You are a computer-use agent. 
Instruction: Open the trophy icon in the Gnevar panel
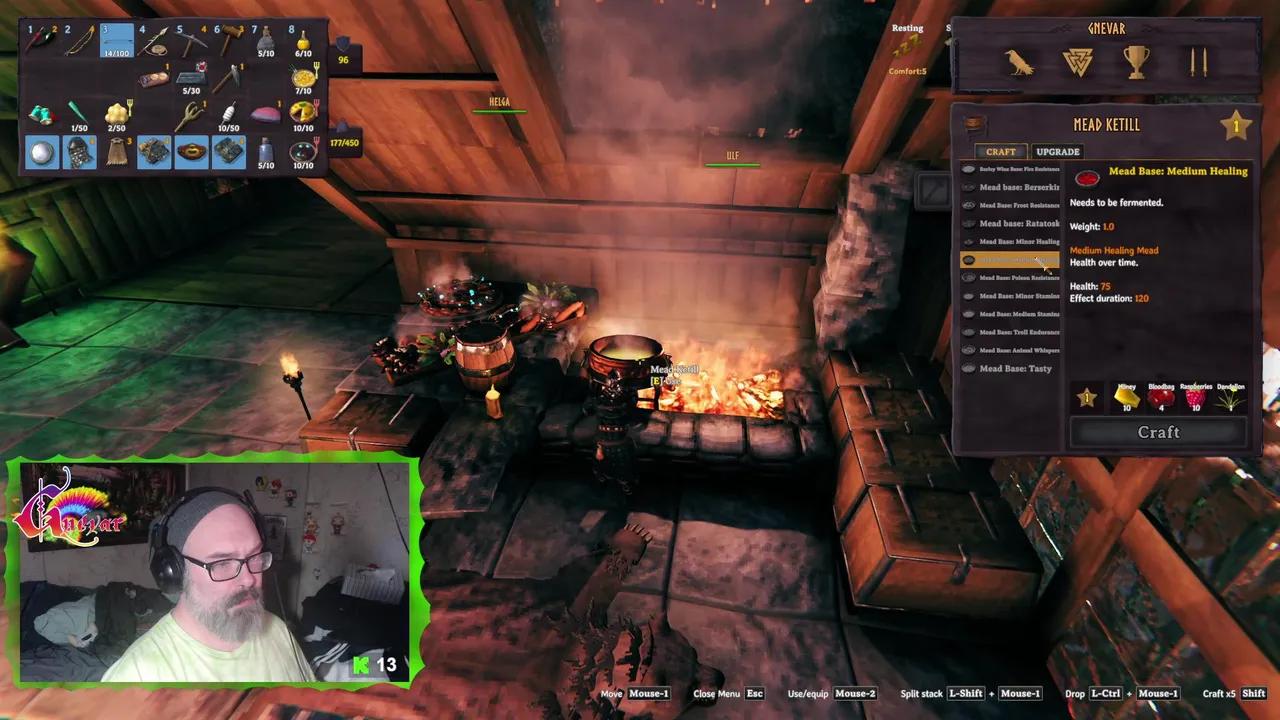tap(1136, 62)
